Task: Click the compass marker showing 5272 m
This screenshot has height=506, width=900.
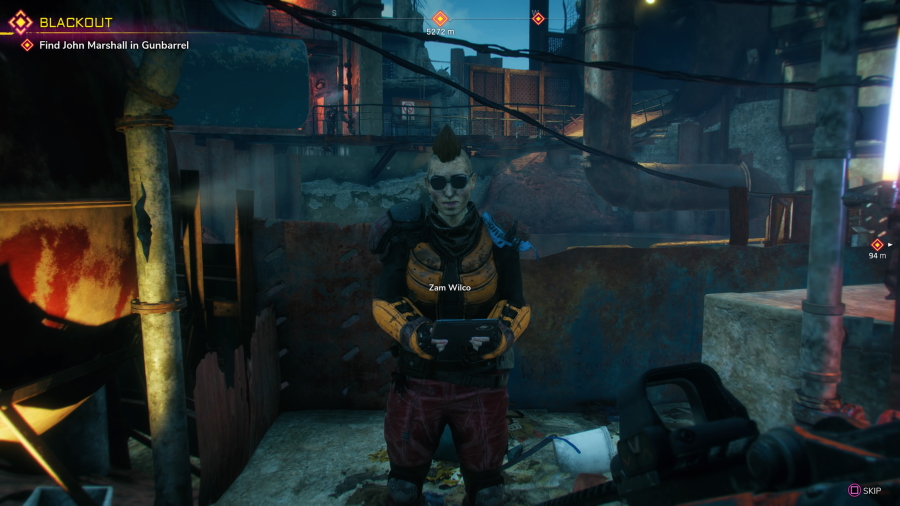Action: 440,18
